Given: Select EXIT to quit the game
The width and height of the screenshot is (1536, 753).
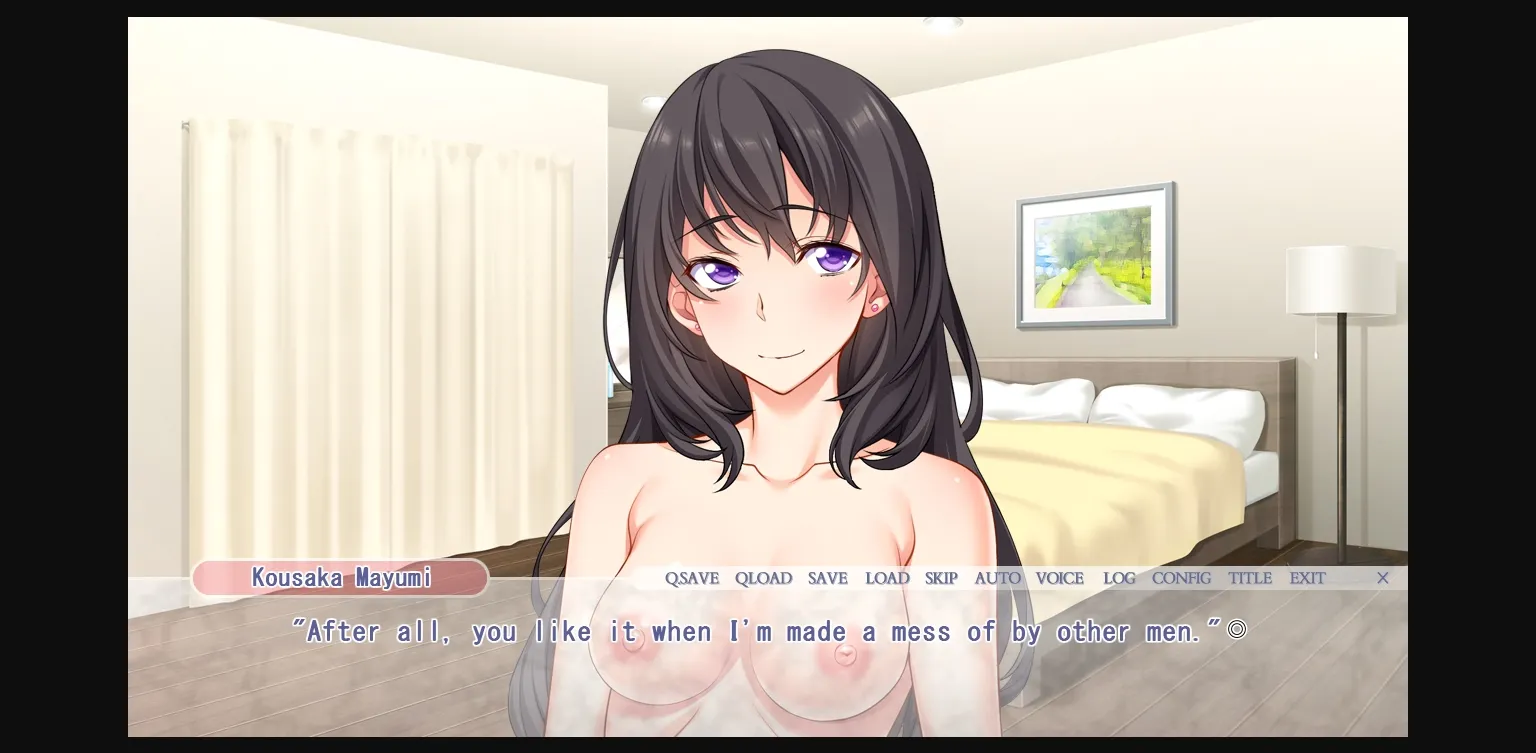Looking at the screenshot, I should 1307,578.
